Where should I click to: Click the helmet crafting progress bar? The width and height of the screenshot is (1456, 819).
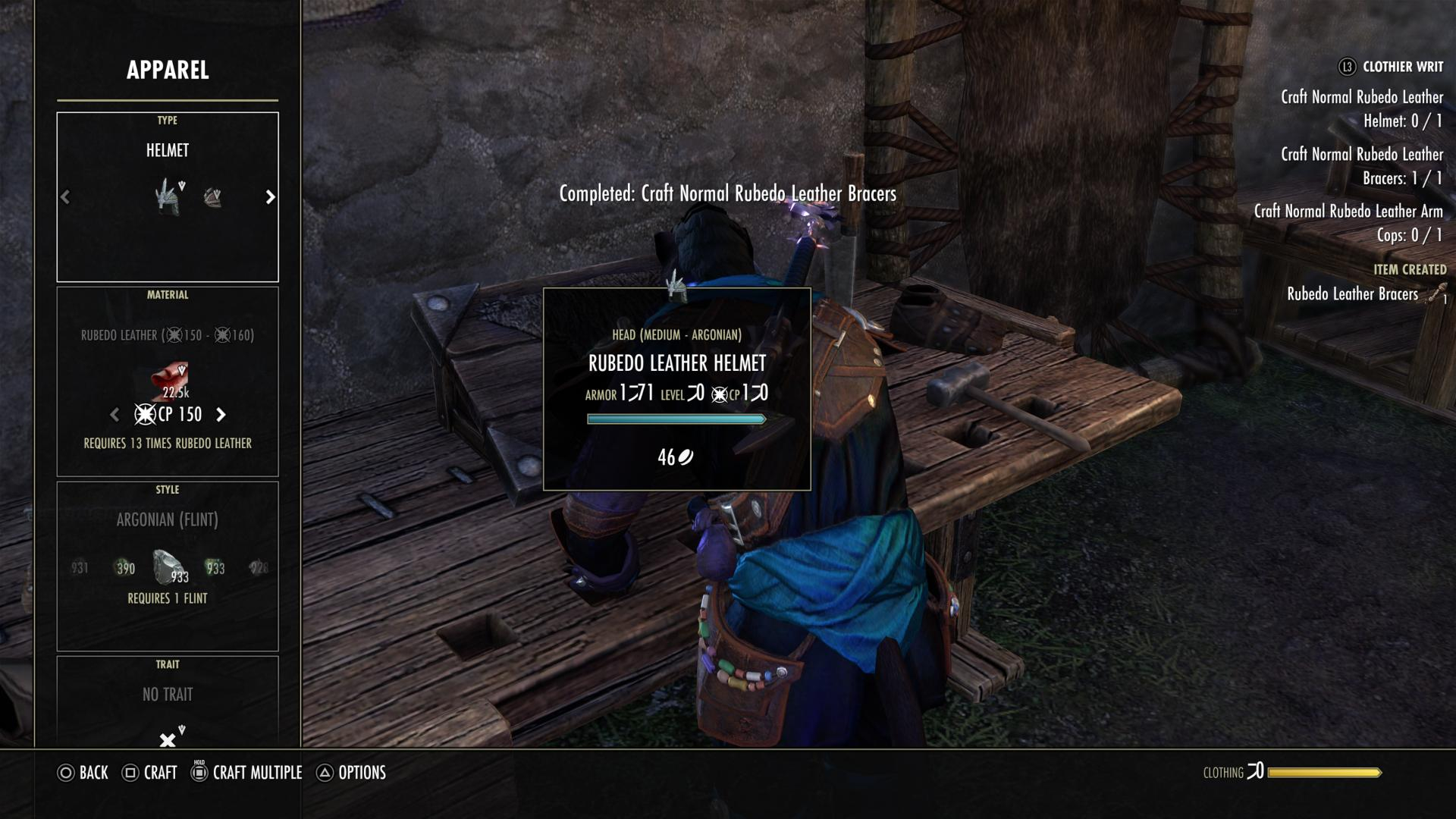677,418
